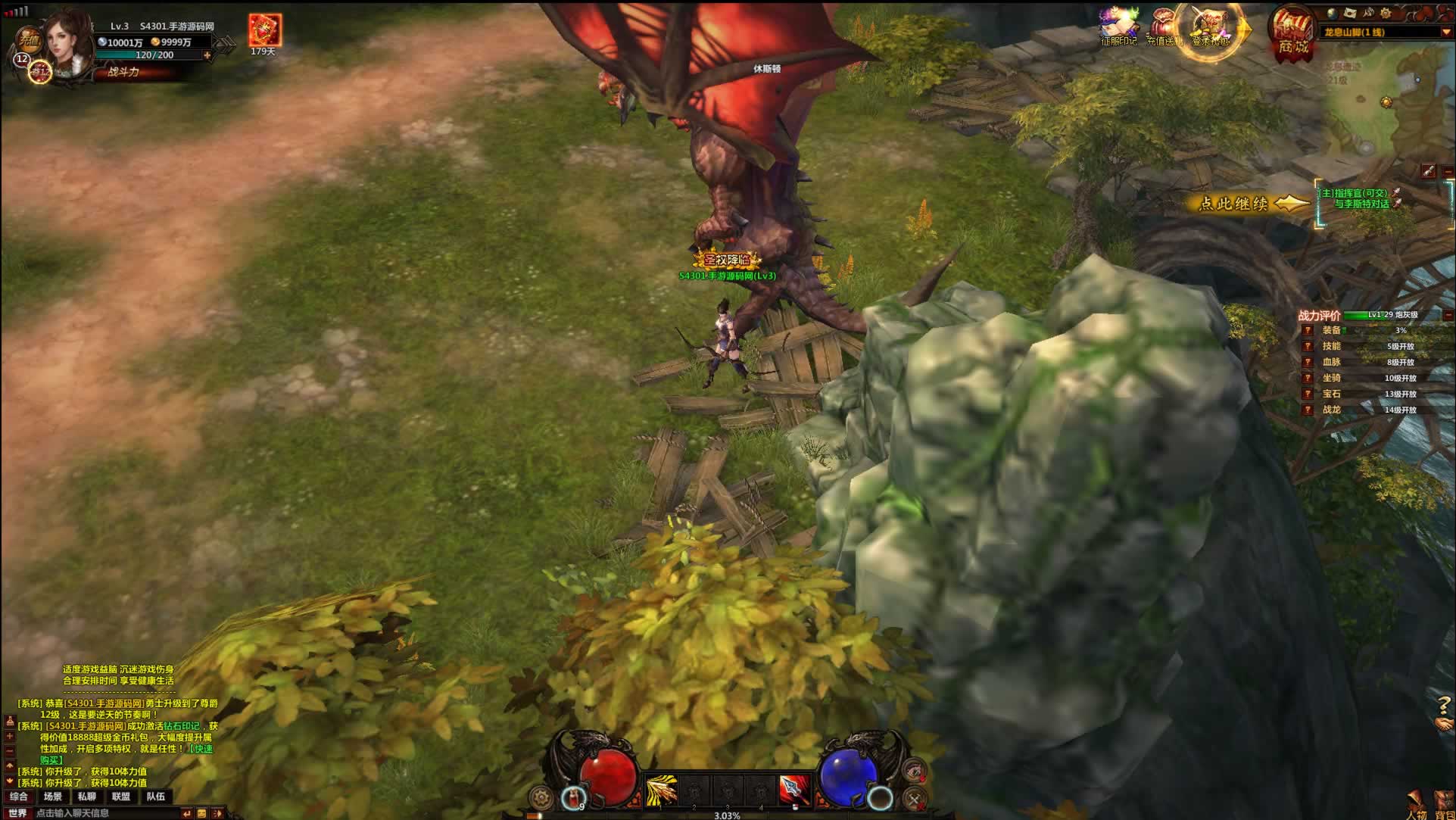The height and width of the screenshot is (820, 1456).
Task: Switch to the 队伍 chat tab
Action: 156,797
